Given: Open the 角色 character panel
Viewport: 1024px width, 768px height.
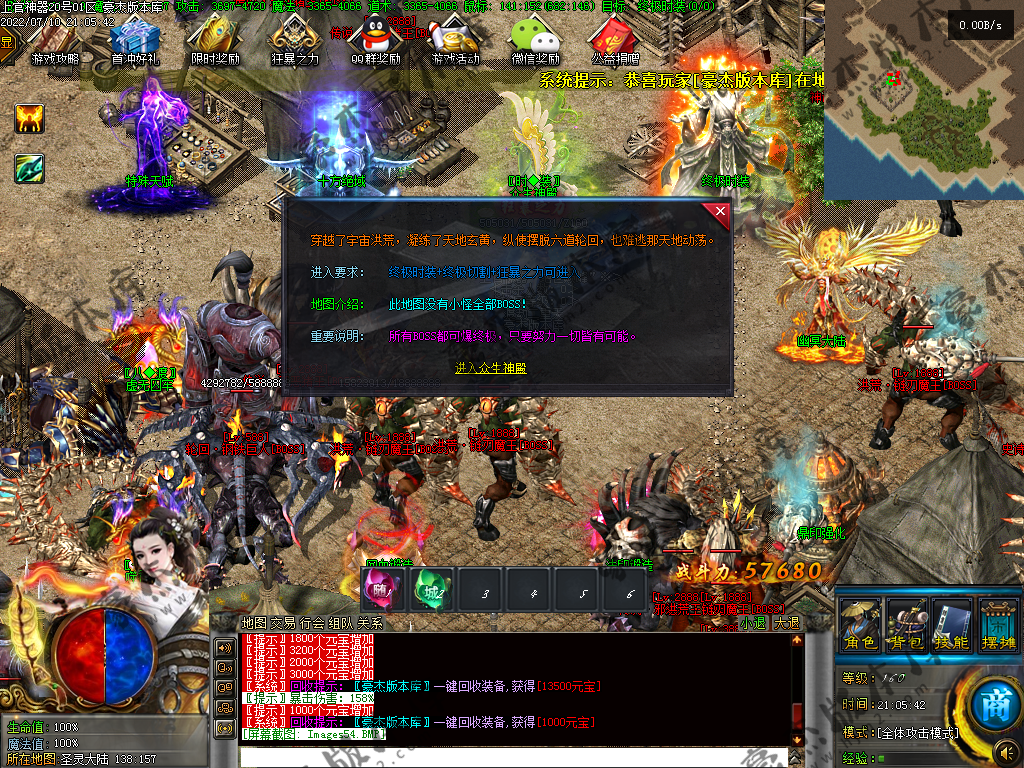Looking at the screenshot, I should coord(859,625).
